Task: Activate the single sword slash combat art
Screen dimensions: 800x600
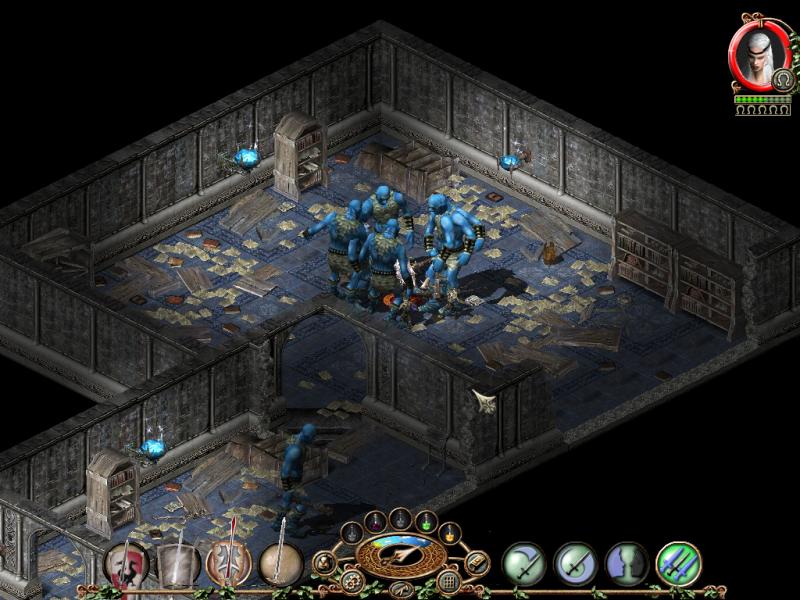Action: pyautogui.click(x=523, y=564)
